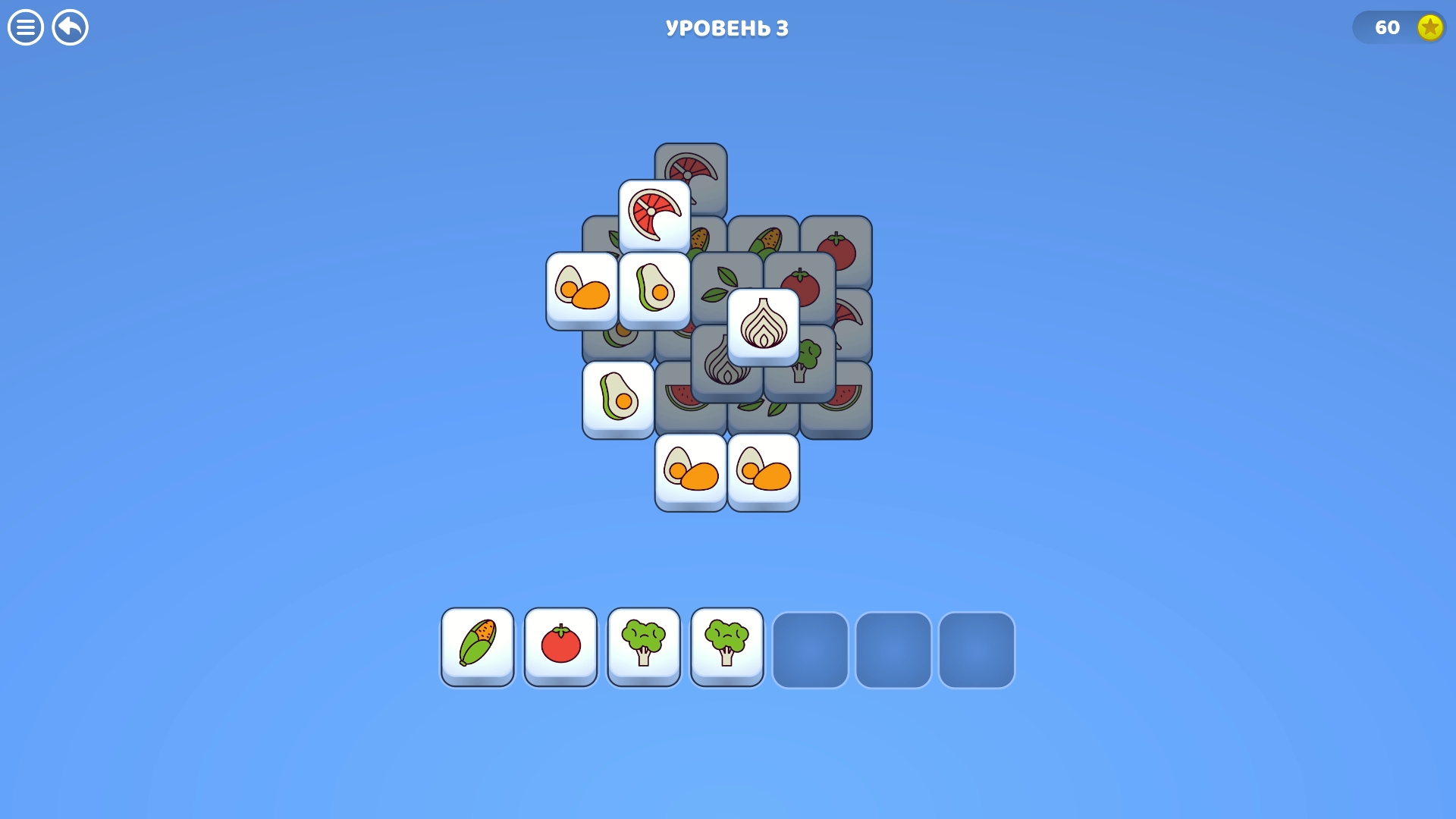Click the first empty tray slot
Viewport: 1456px width, 819px height.
pos(810,650)
